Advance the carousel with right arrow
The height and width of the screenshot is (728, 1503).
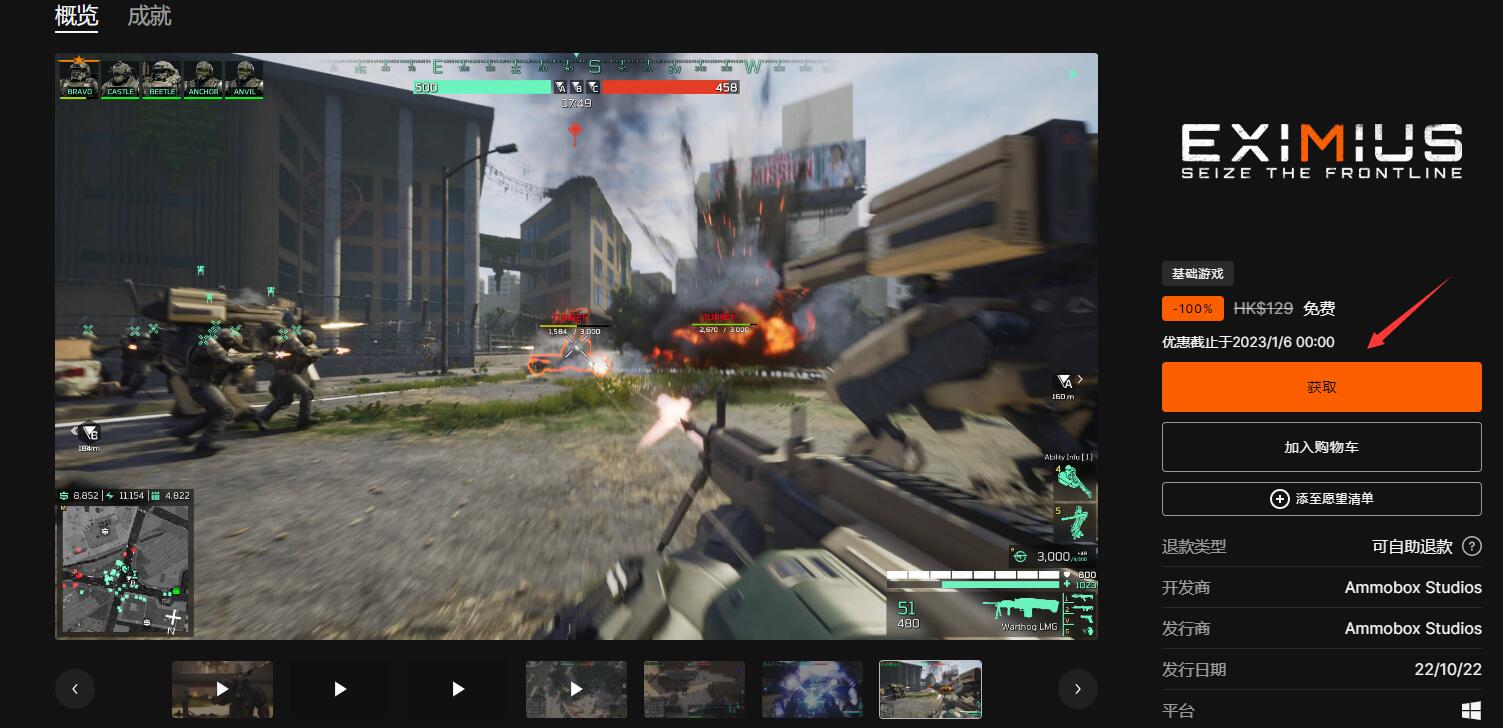point(1077,688)
